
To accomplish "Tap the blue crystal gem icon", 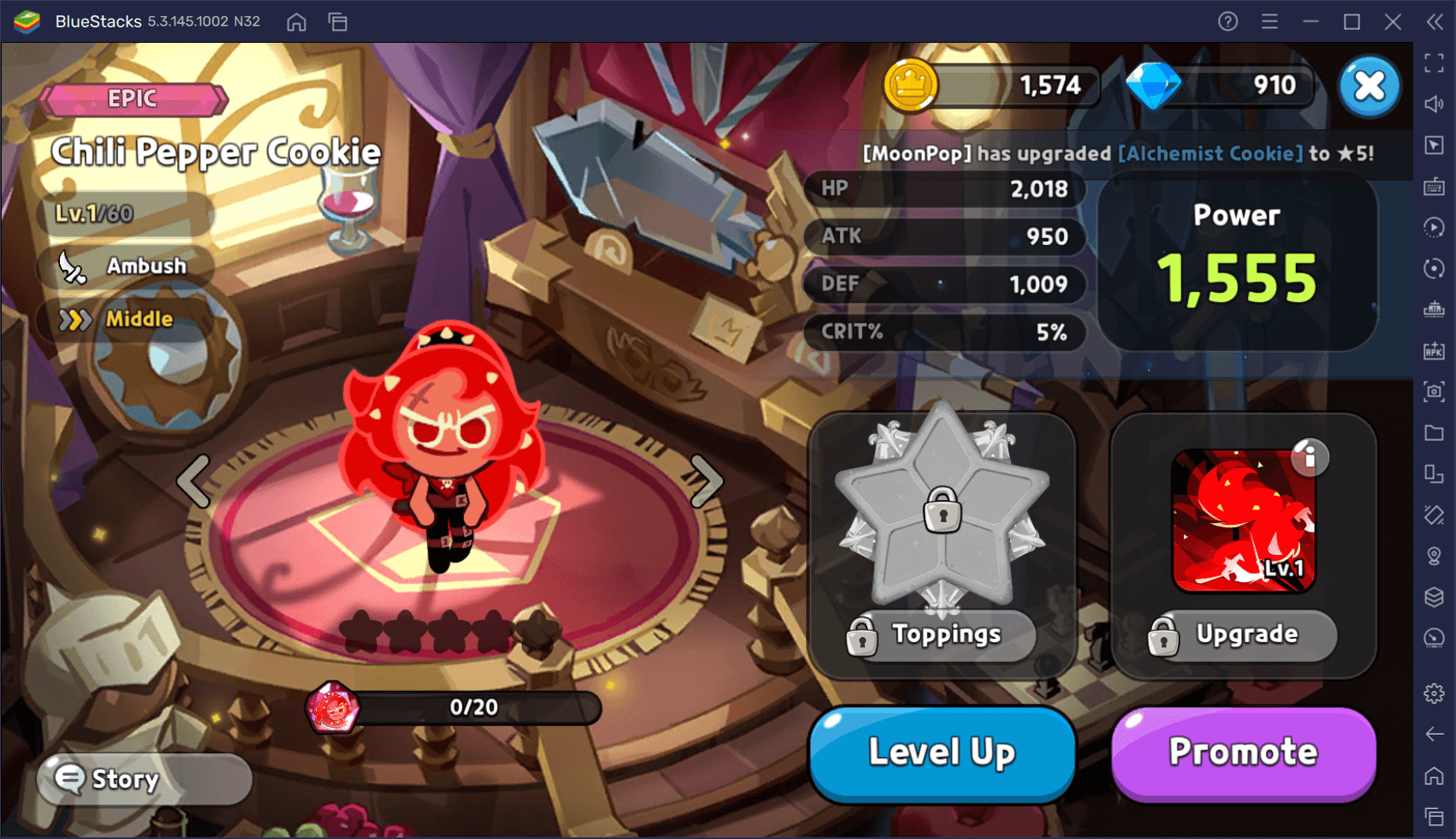I will pos(1153,86).
